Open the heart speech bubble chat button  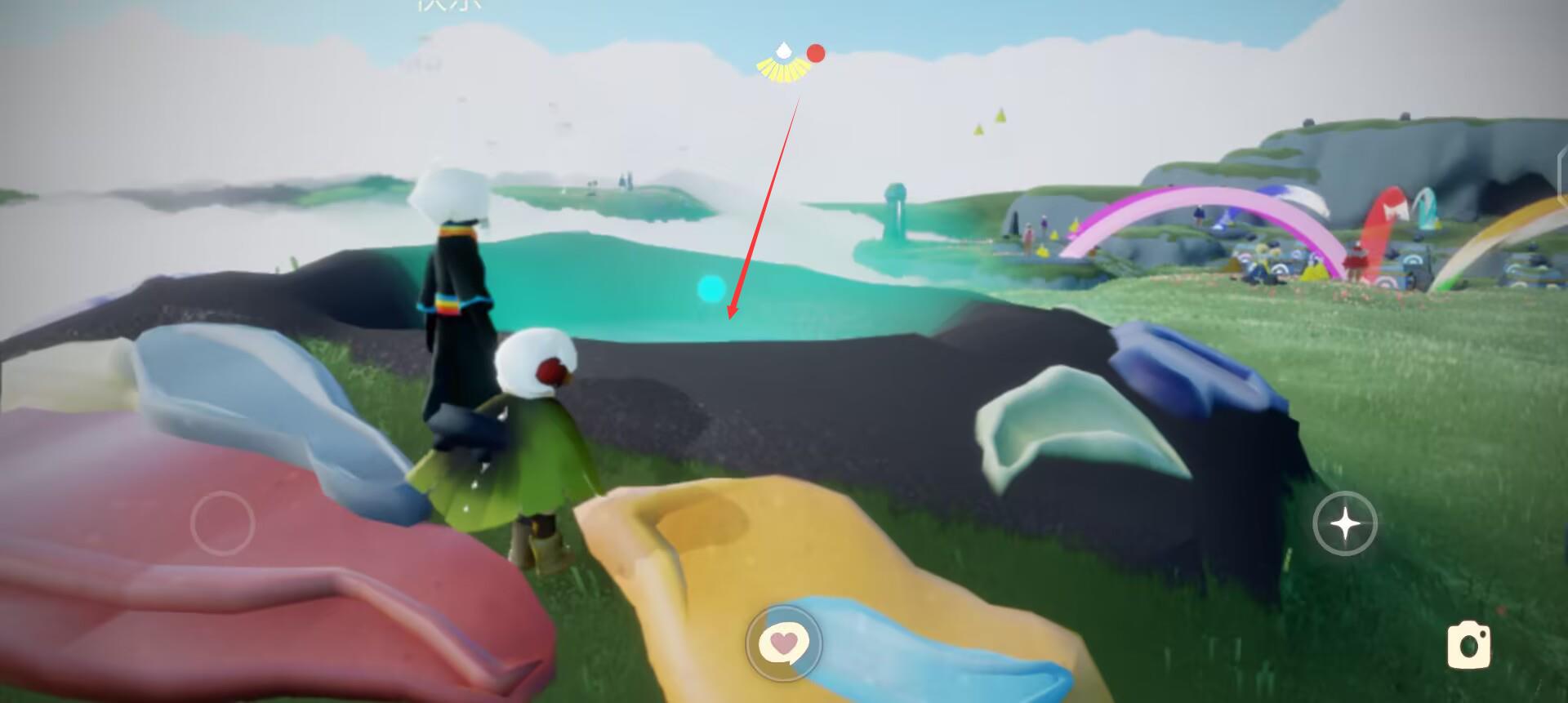click(x=784, y=643)
